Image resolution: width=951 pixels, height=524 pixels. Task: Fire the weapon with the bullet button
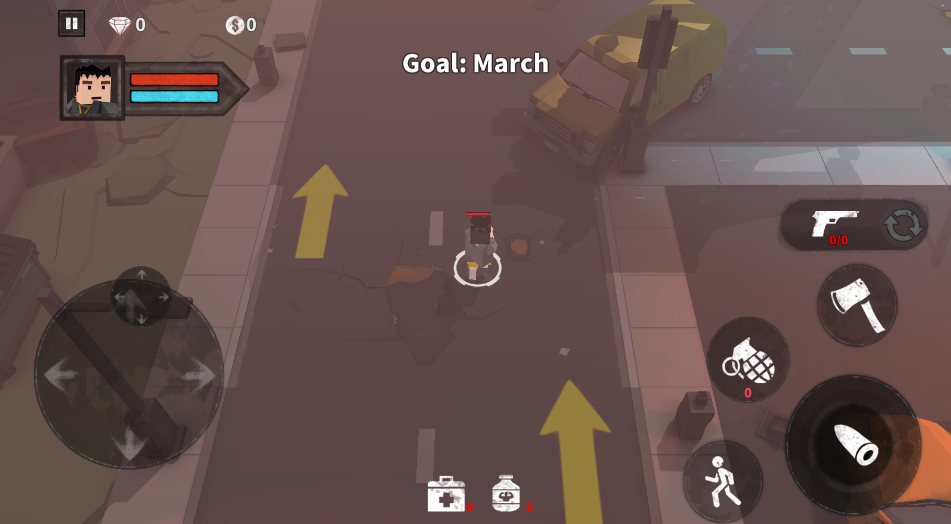pos(853,445)
